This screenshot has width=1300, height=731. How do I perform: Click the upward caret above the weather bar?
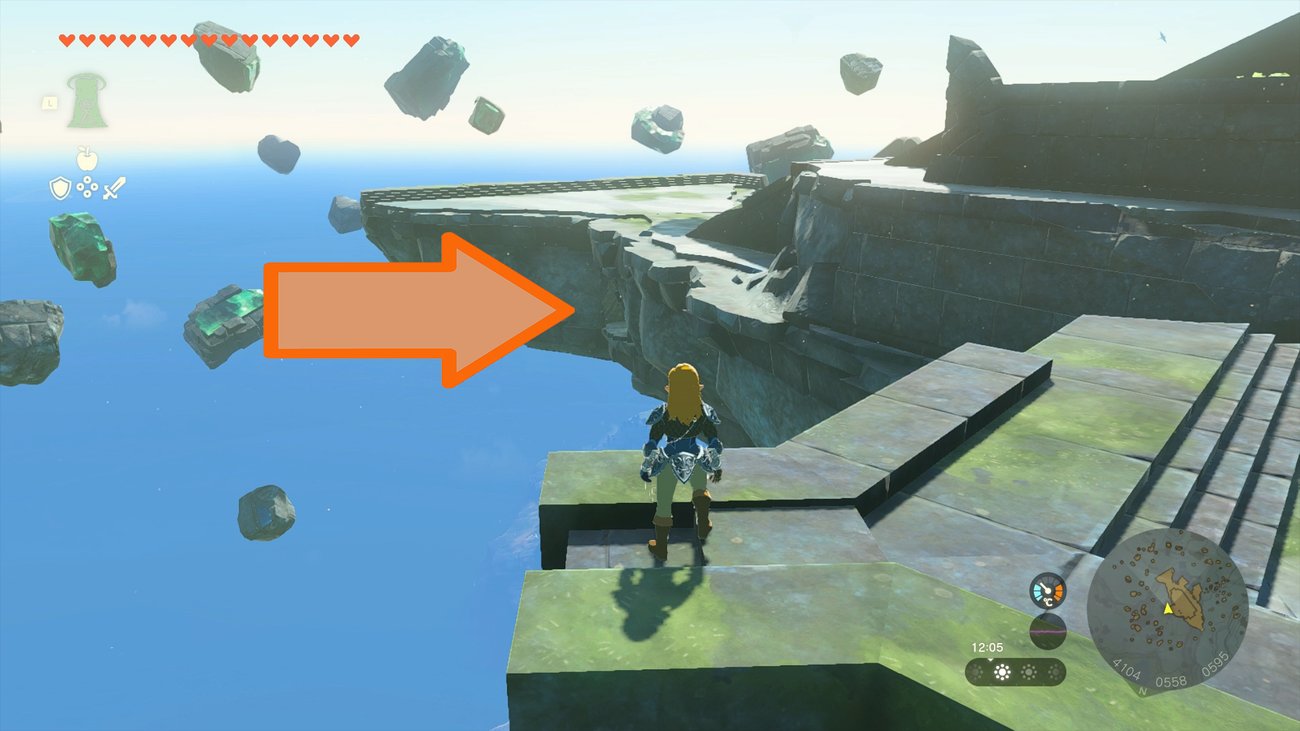click(x=990, y=661)
